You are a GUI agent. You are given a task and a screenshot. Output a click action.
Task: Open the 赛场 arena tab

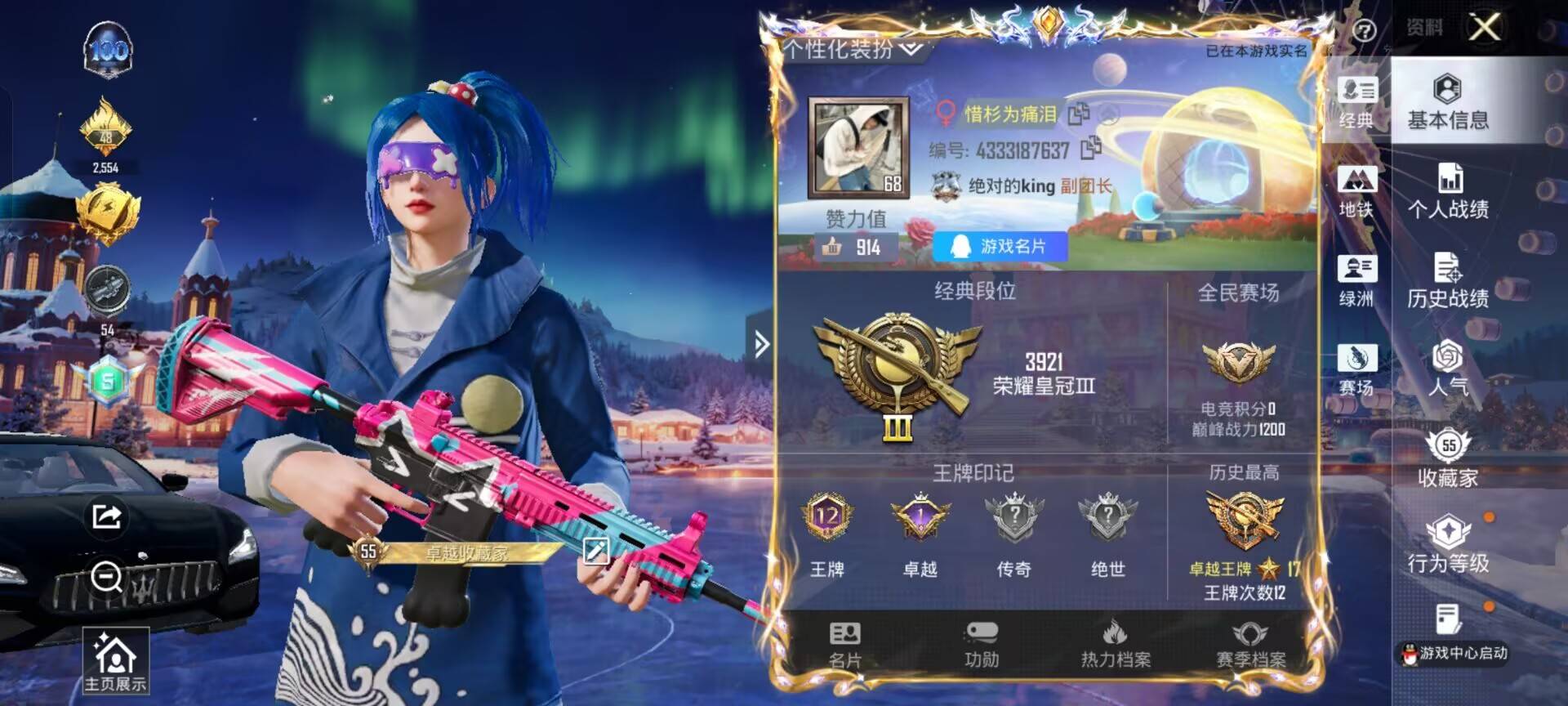[1356, 369]
